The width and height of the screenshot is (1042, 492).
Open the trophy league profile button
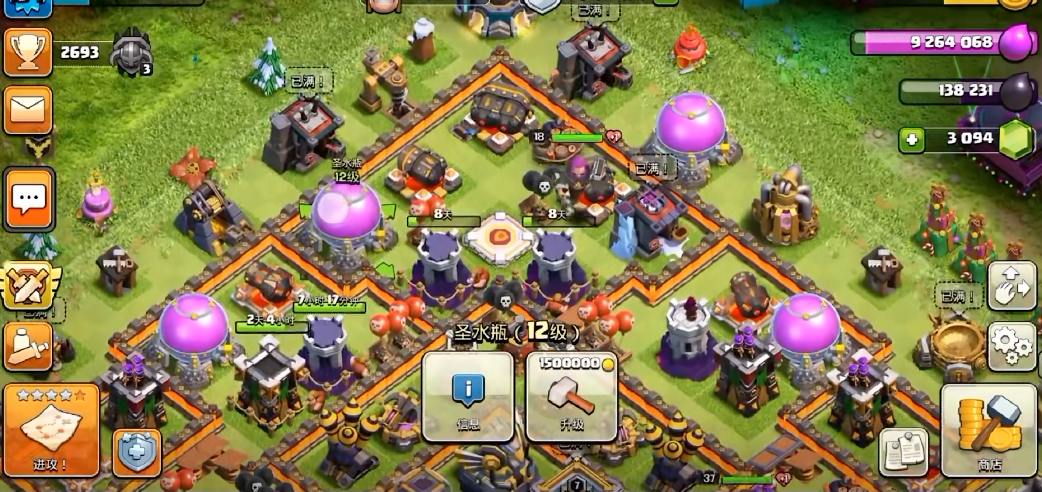[x=28, y=52]
